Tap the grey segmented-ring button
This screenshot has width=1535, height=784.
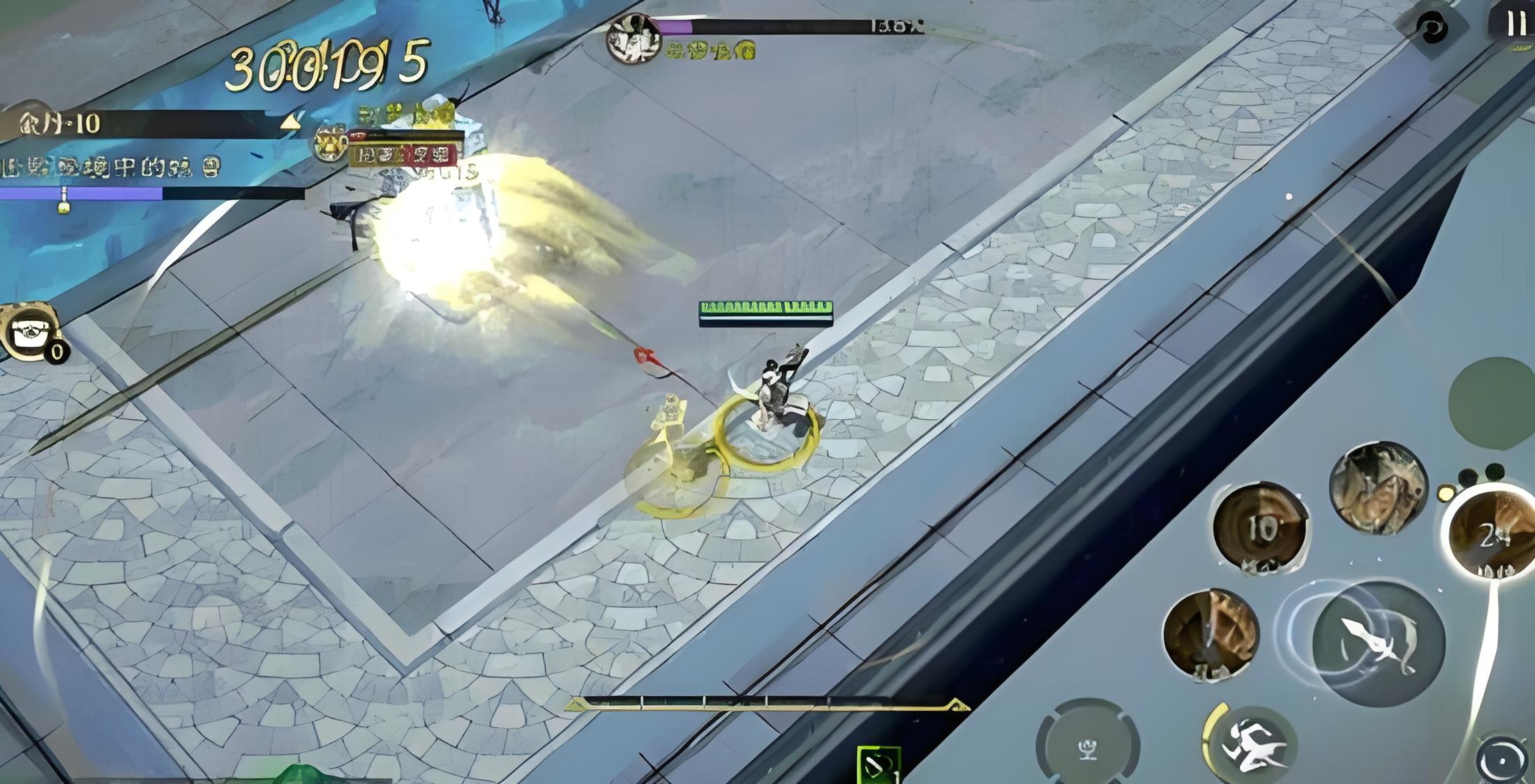[1087, 747]
